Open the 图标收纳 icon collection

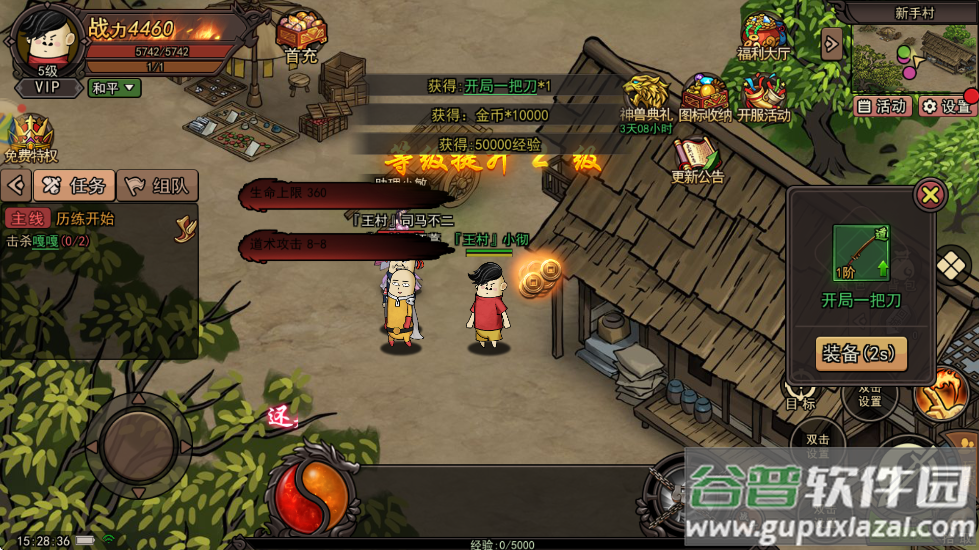click(x=706, y=98)
